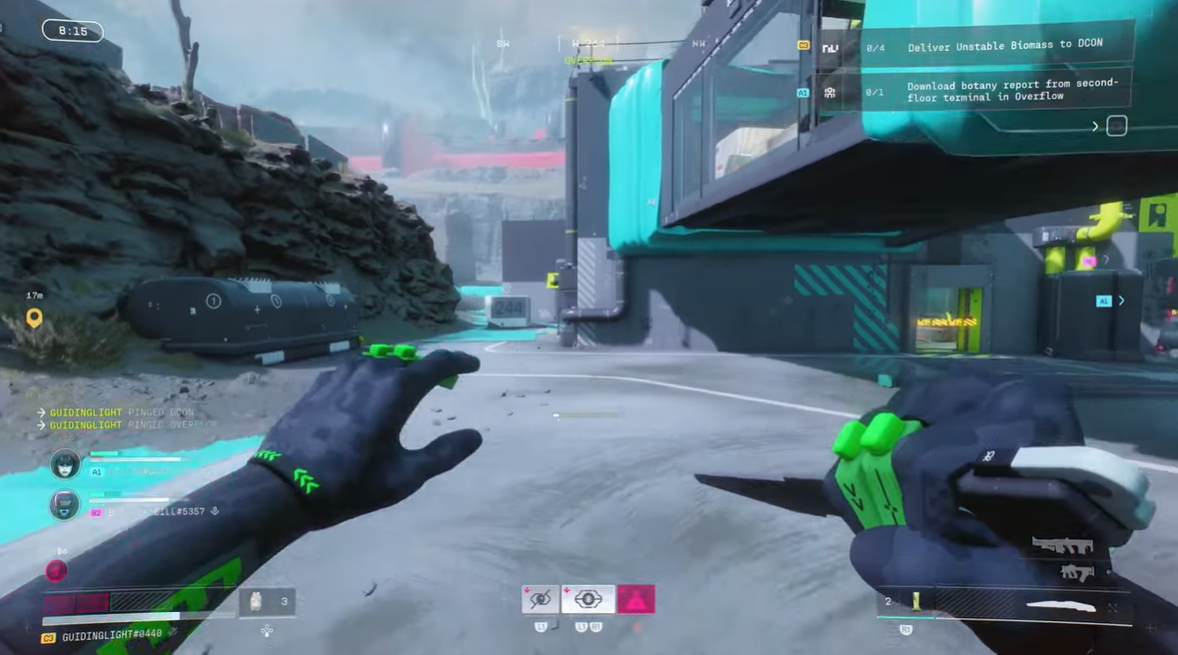
Task: Switch to the small pistol icon
Action: click(1076, 573)
